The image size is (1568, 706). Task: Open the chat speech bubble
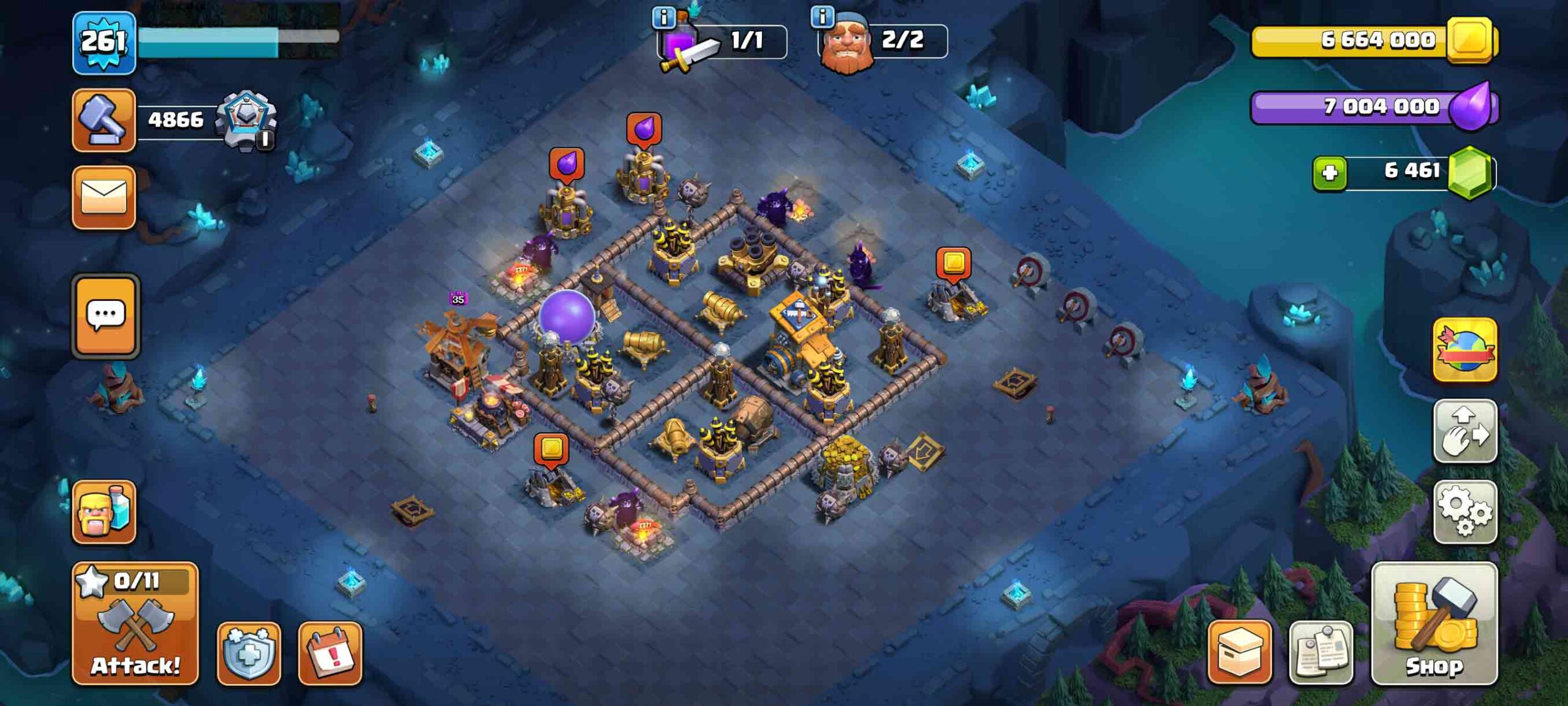105,316
